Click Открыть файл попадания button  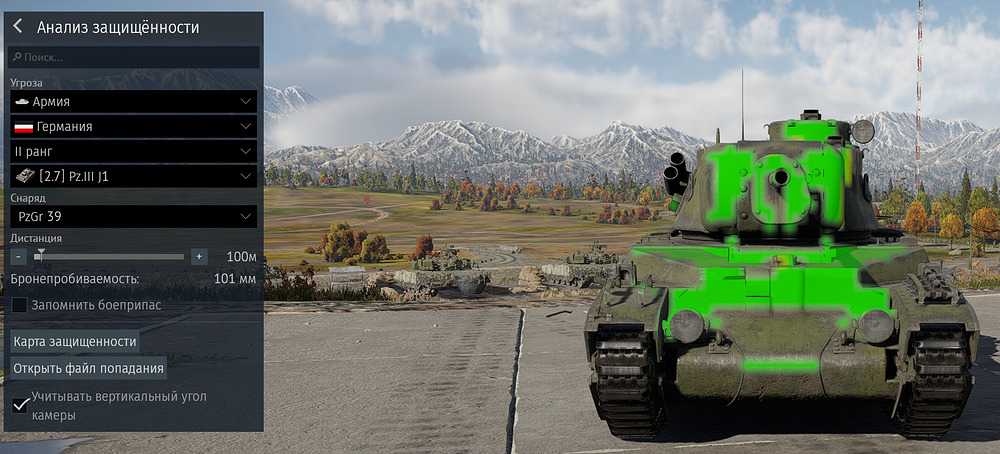88,368
